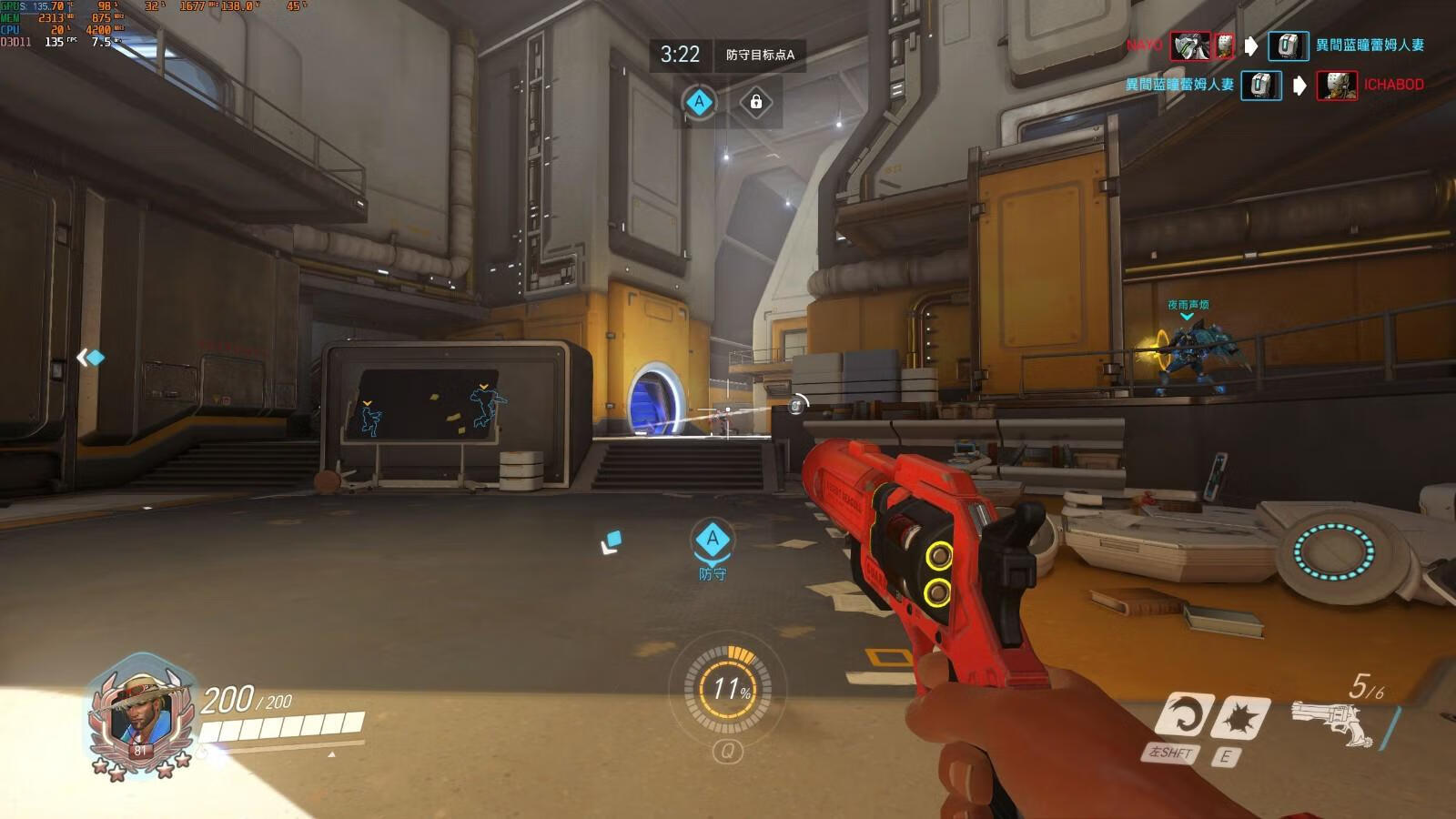Viewport: 1456px width, 819px height.
Task: Use the Flashbang ability icon
Action: 1241,717
